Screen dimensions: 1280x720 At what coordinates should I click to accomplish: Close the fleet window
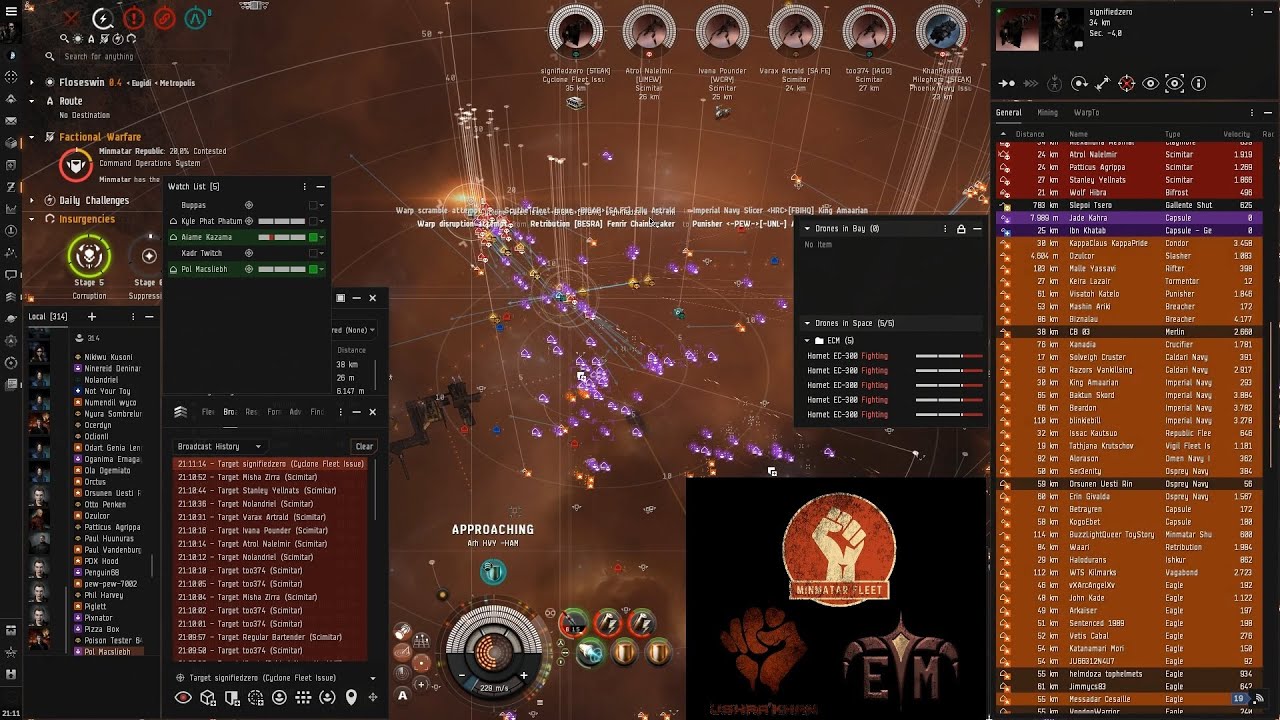point(372,411)
